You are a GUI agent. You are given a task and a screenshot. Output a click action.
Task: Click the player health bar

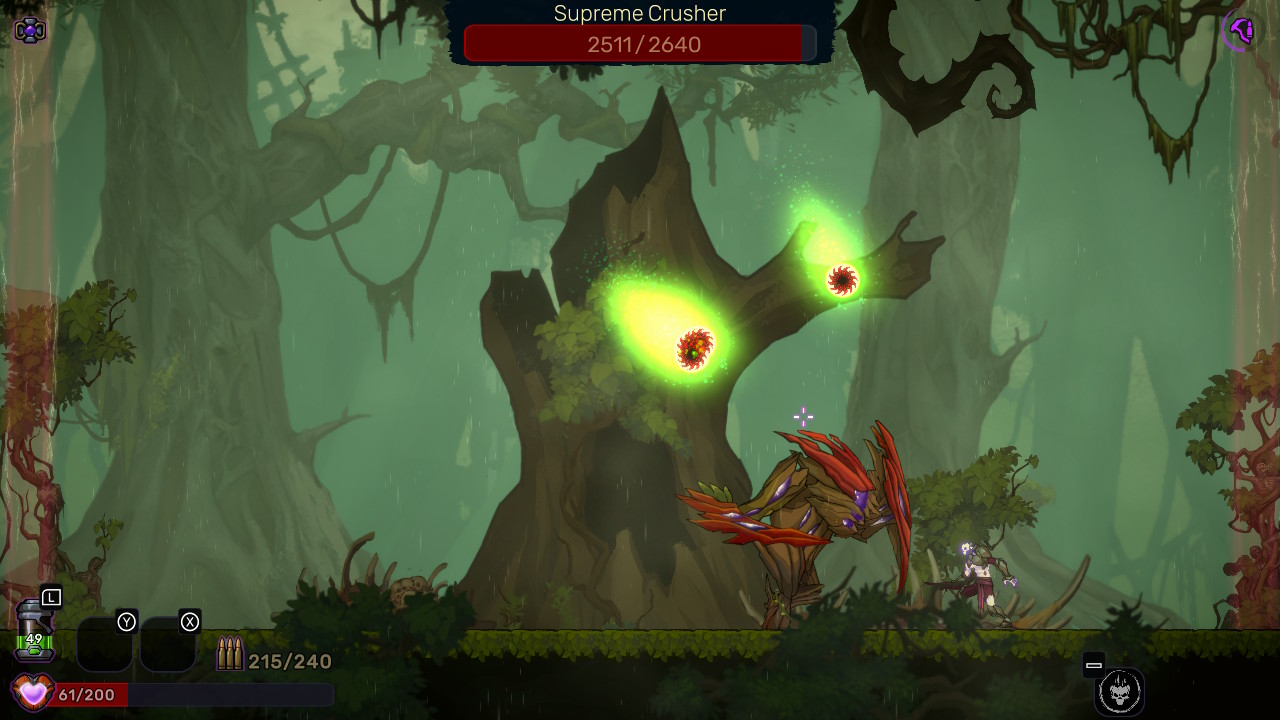tap(200, 691)
